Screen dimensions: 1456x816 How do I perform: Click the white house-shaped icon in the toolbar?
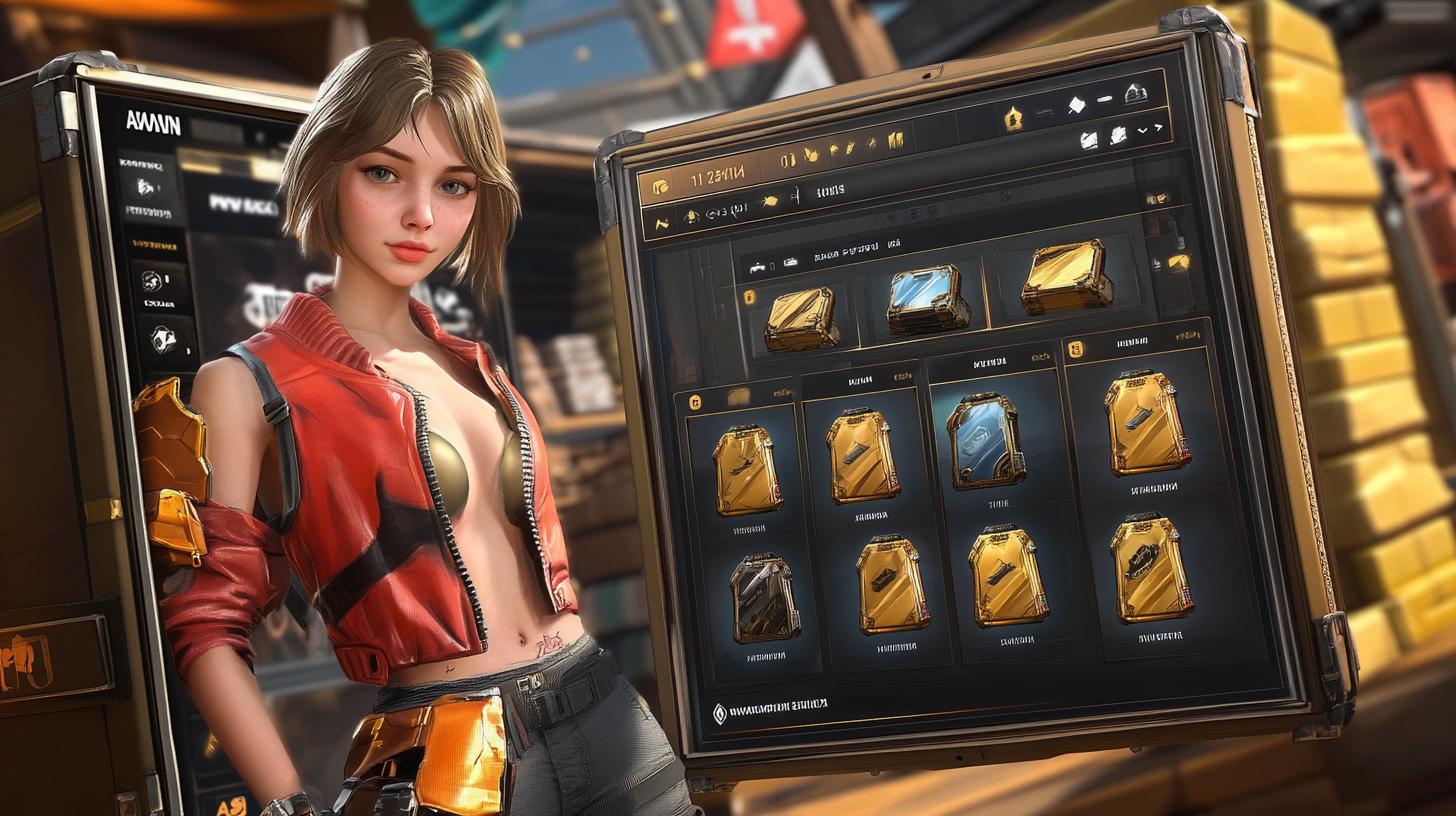tap(1134, 95)
